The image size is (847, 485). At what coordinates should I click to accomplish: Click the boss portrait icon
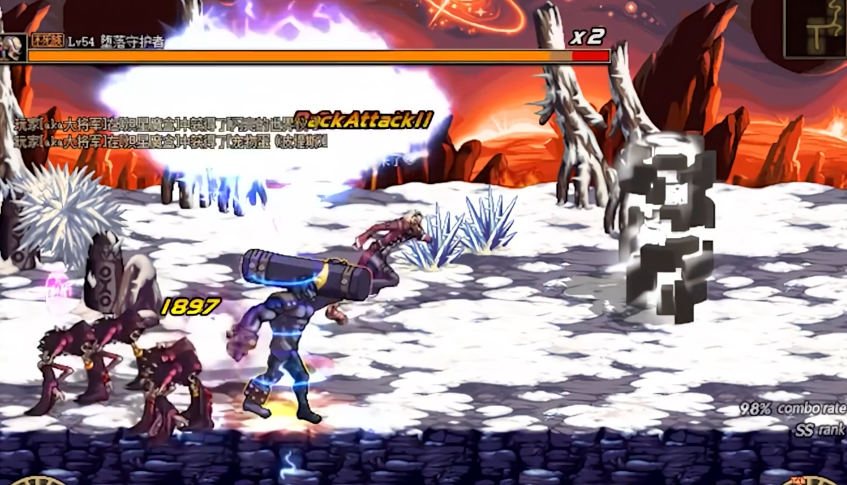(x=13, y=46)
